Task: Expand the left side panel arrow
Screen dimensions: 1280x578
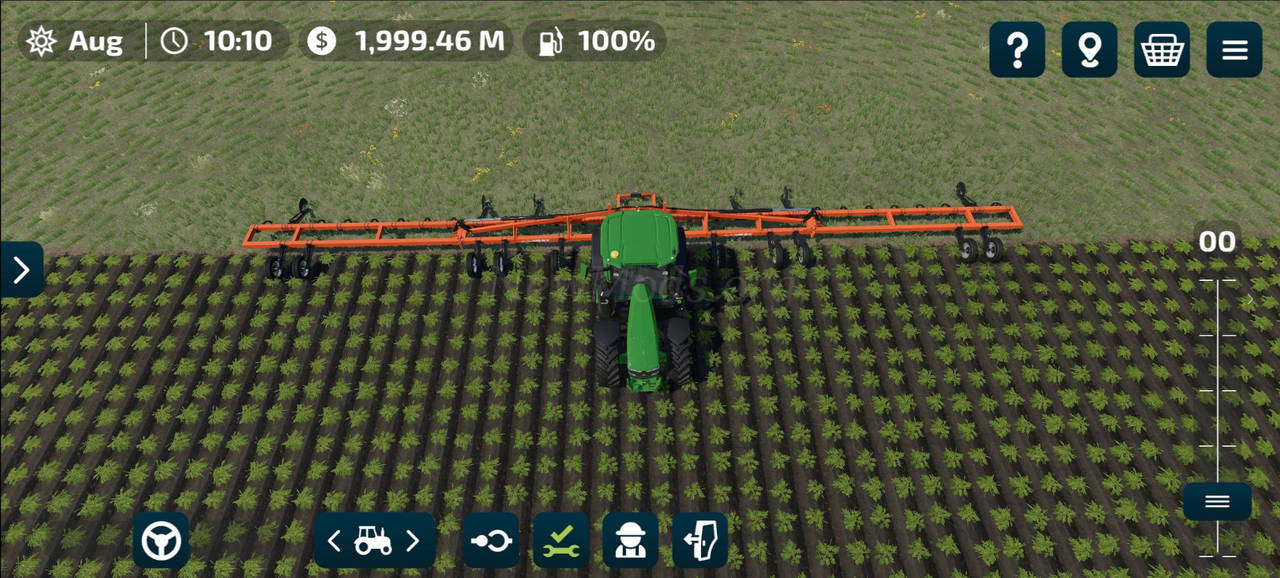Action: click(x=21, y=270)
